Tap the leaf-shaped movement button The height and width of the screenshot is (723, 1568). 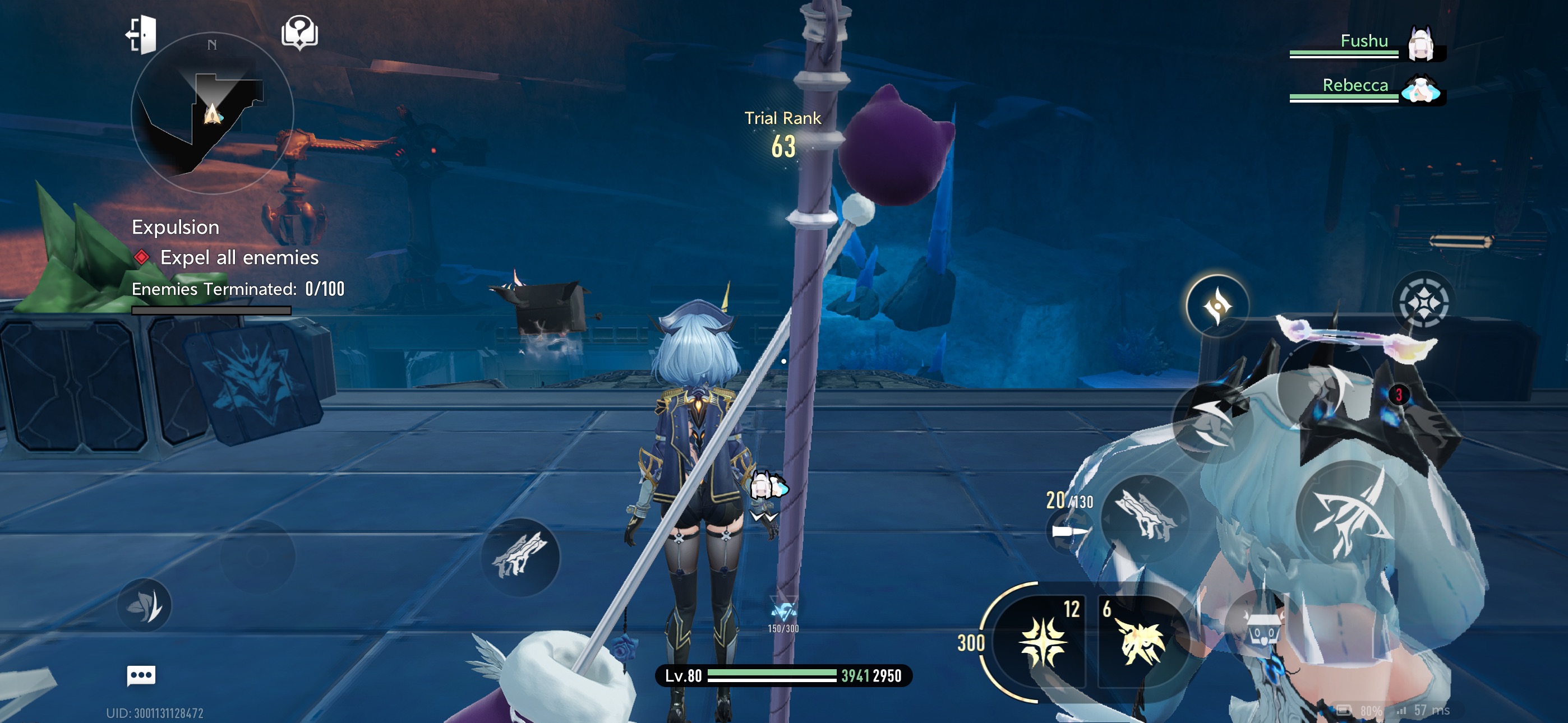(144, 605)
